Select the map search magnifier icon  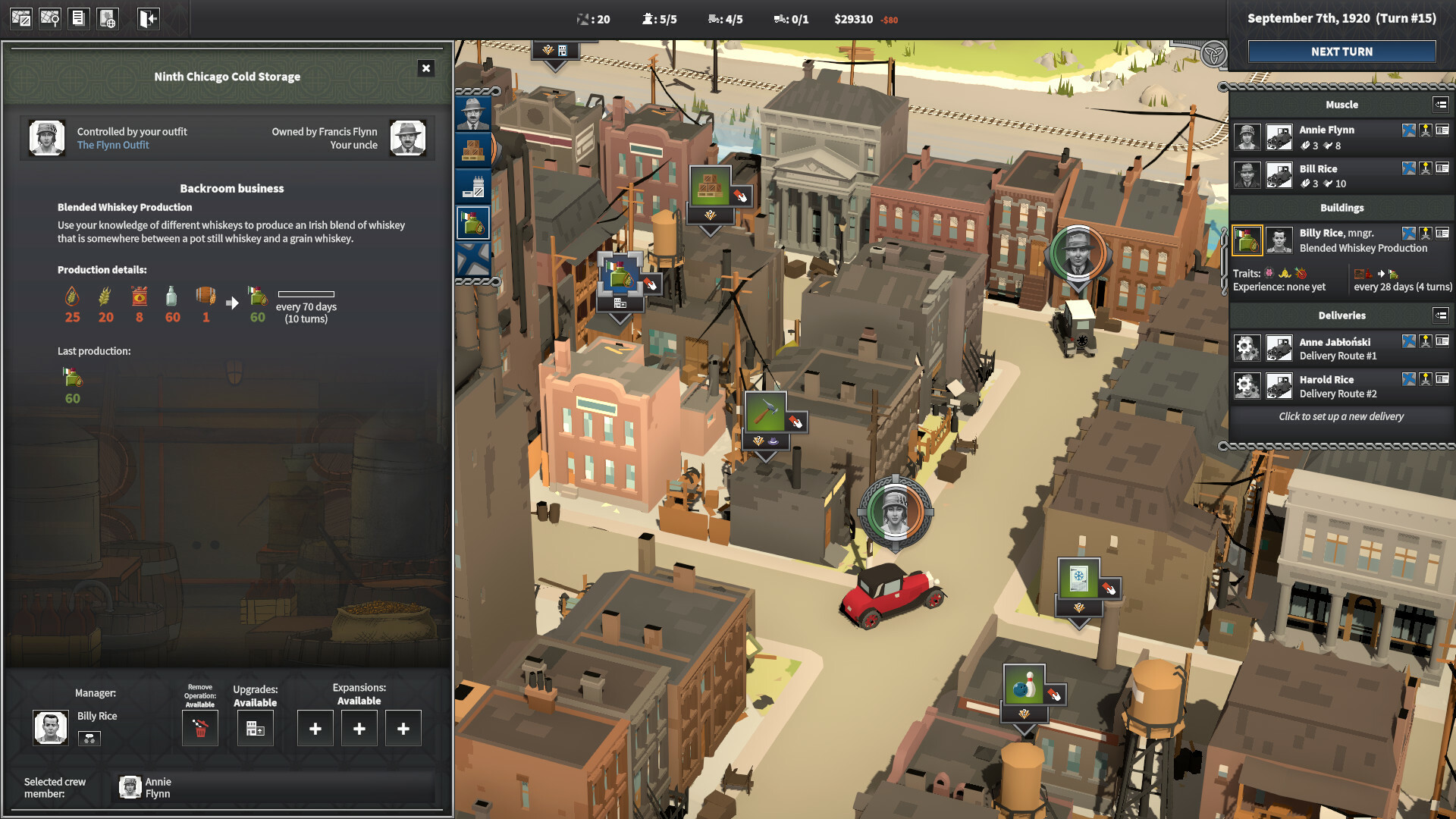[50, 18]
